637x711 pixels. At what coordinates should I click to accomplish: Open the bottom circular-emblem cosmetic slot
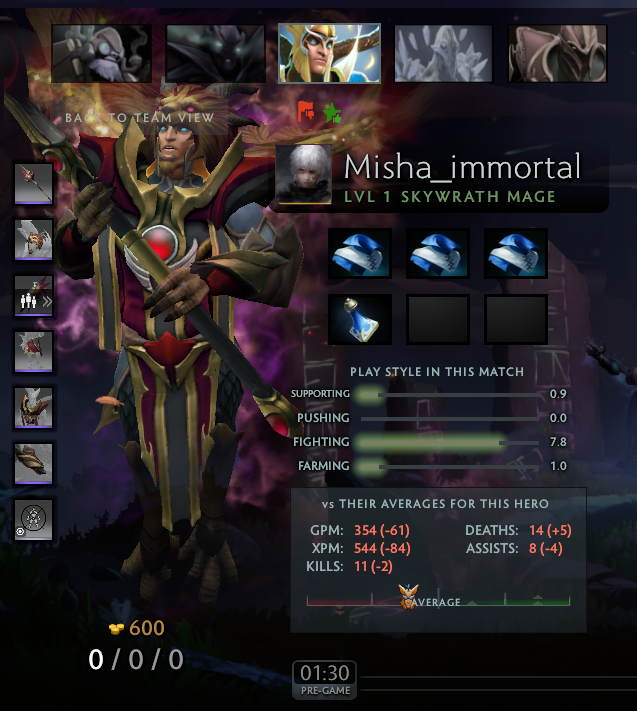(33, 520)
